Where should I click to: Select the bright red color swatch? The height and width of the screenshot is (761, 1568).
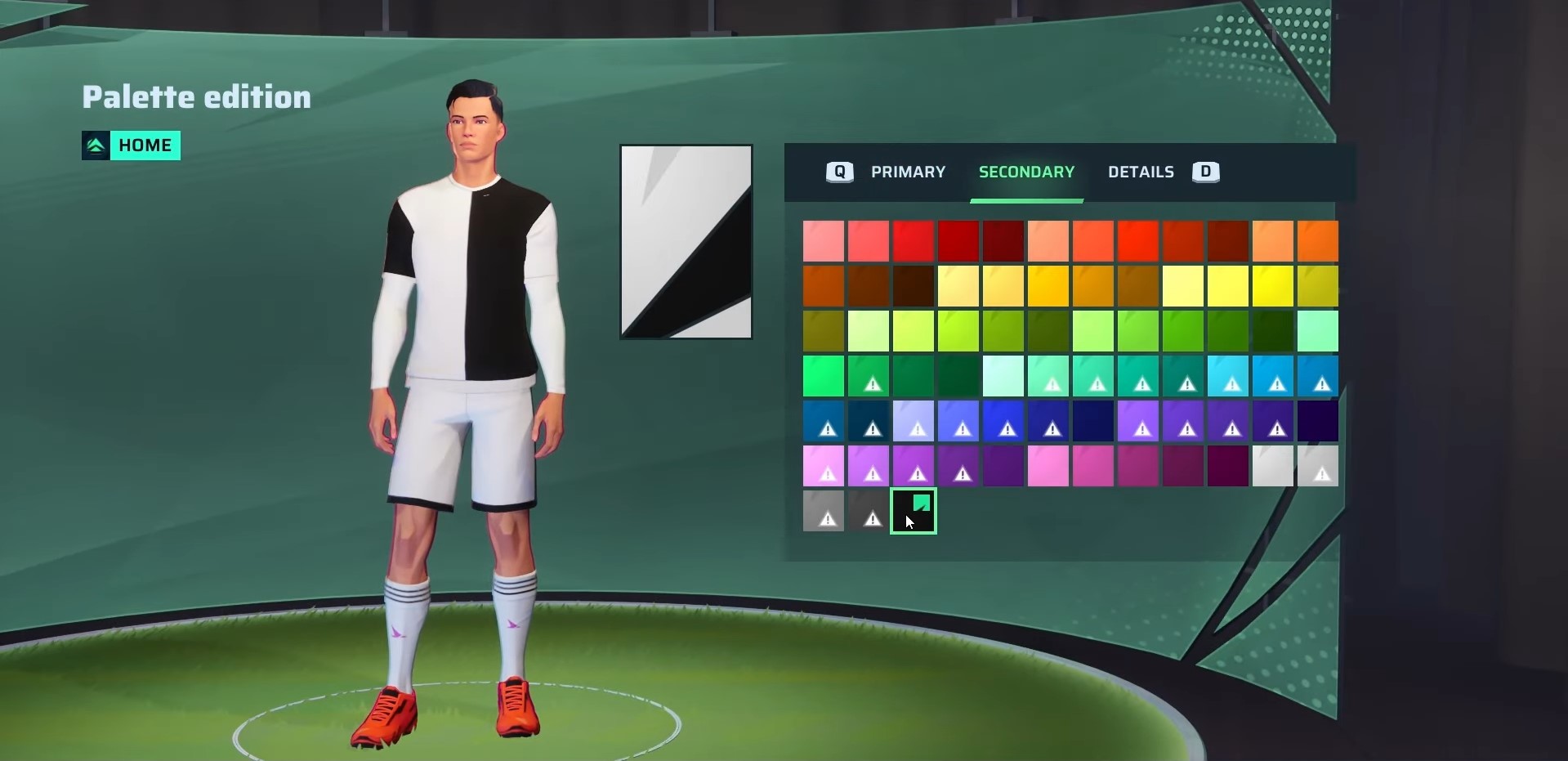[x=914, y=241]
